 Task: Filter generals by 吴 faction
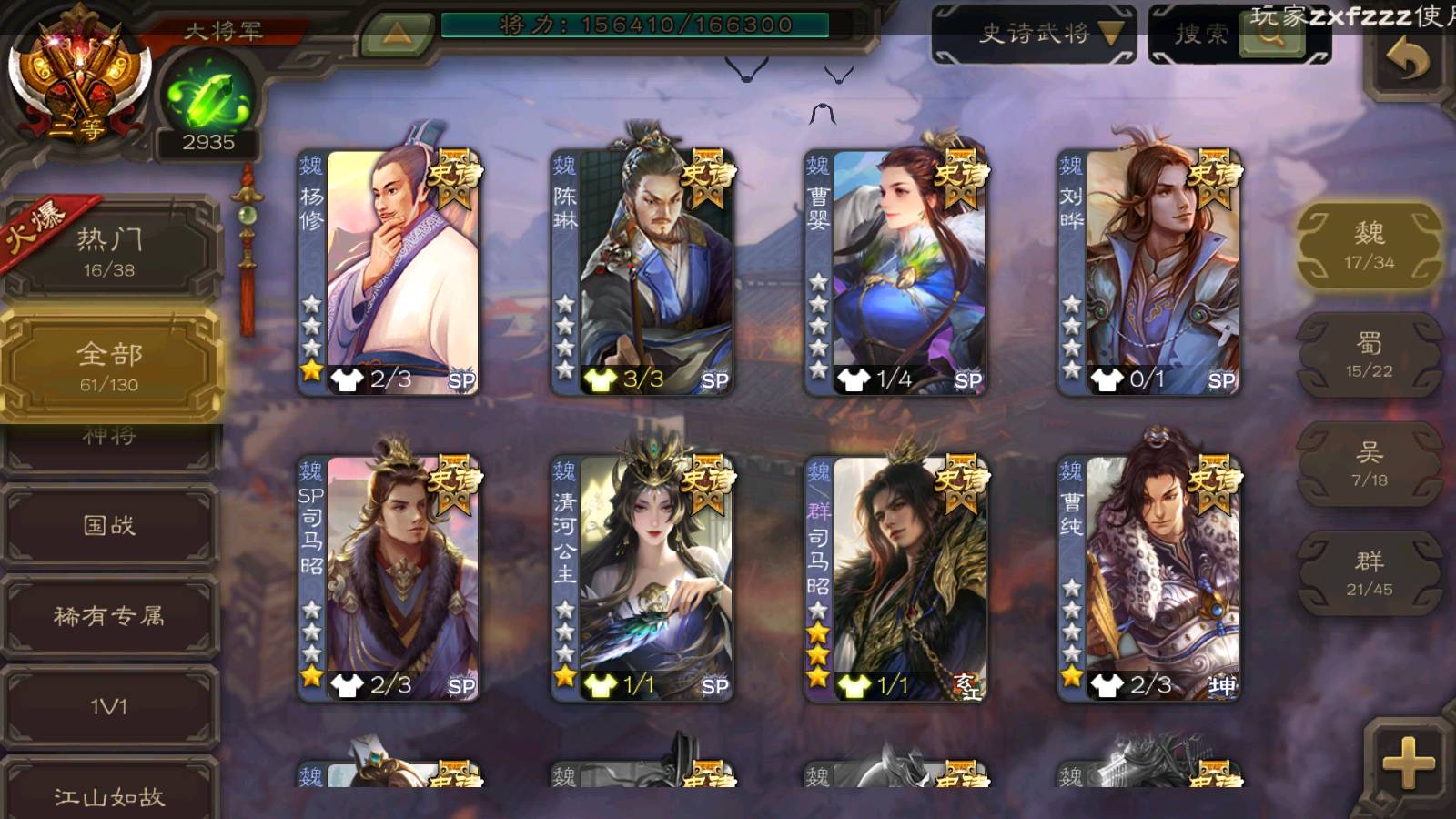click(x=1369, y=464)
